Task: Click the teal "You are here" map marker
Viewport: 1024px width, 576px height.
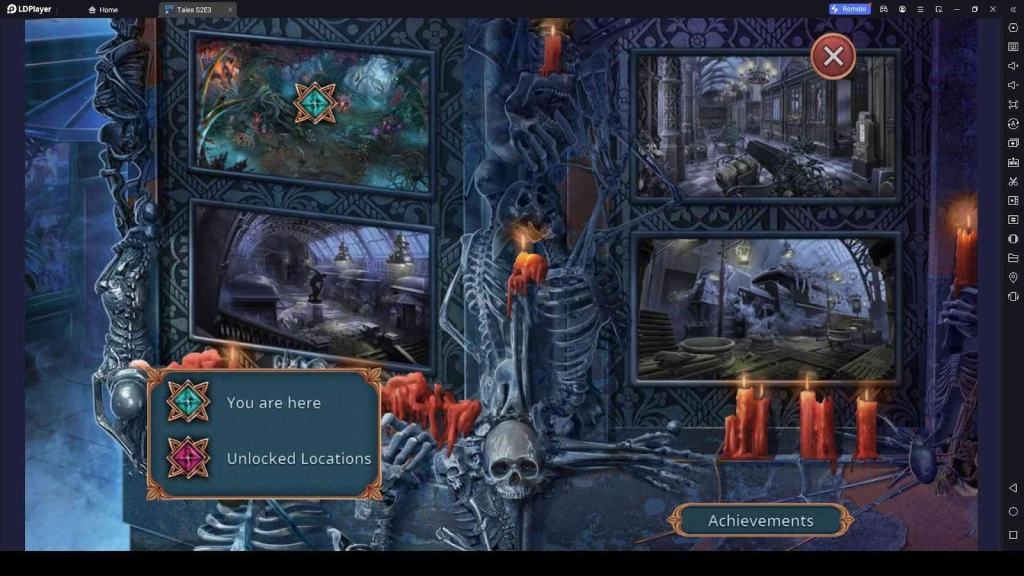Action: 315,103
